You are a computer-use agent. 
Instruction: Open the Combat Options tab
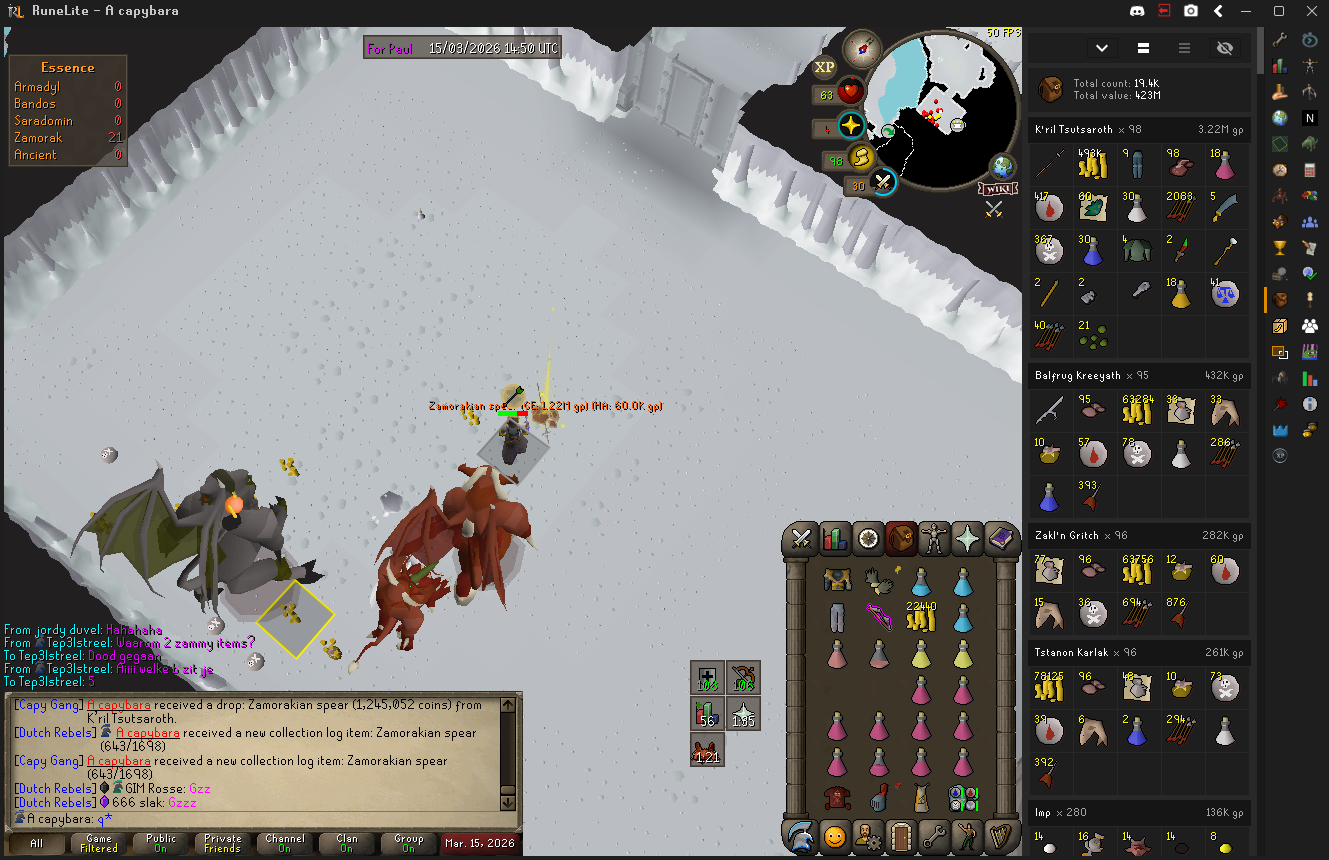(x=801, y=540)
